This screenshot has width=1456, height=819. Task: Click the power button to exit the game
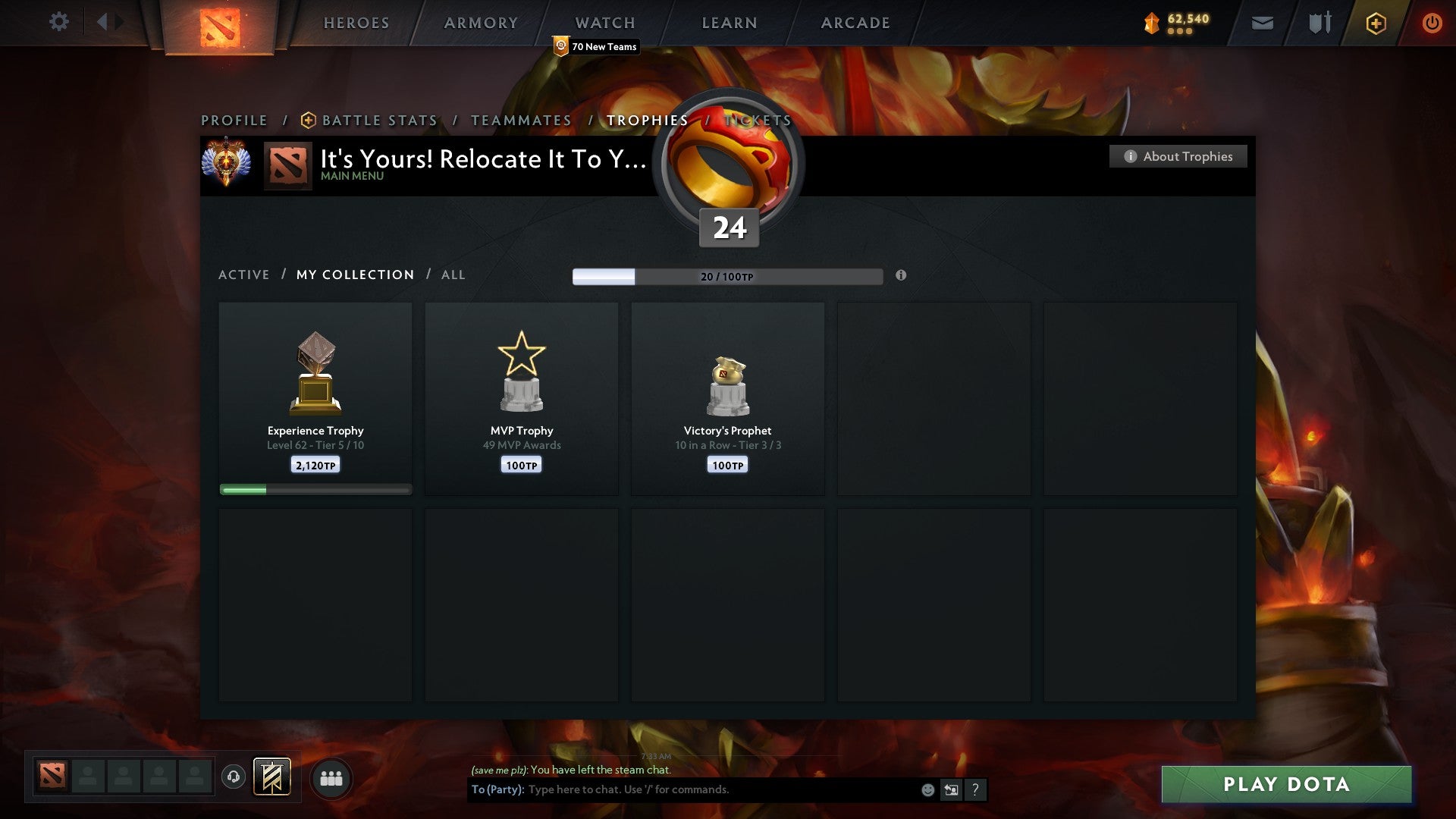tap(1432, 23)
